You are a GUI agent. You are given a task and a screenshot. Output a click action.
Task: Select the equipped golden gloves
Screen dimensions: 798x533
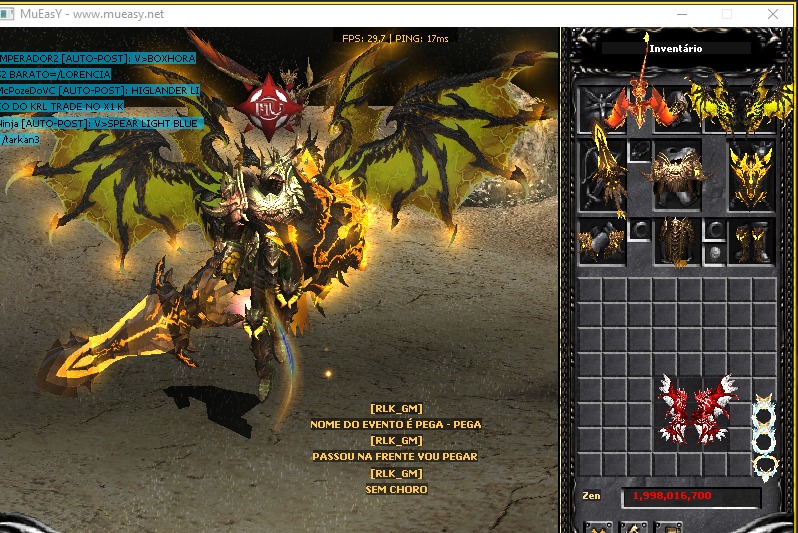click(602, 240)
